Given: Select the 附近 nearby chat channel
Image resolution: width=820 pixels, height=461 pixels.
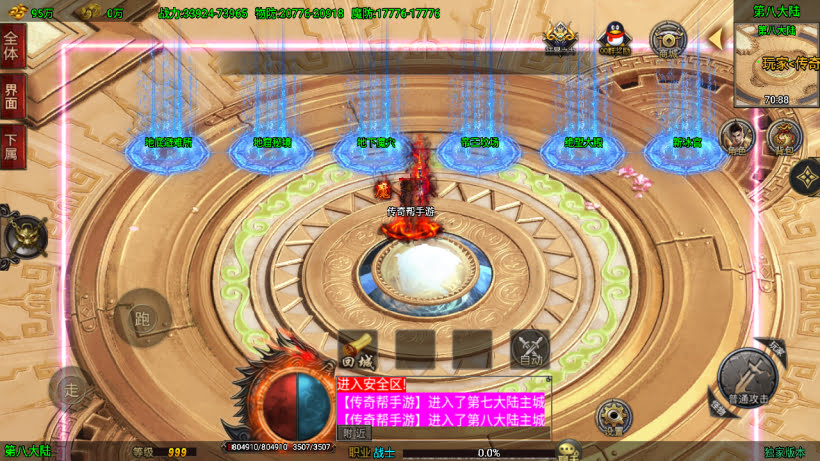Looking at the screenshot, I should coord(354,433).
